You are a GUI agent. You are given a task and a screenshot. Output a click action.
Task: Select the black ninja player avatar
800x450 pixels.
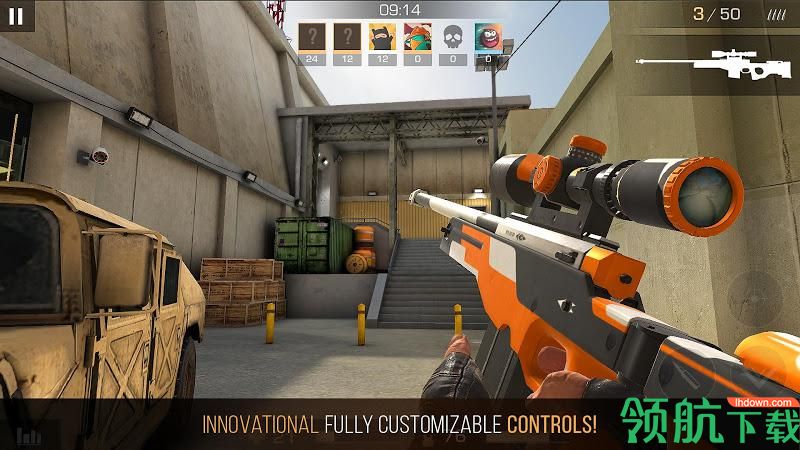pos(383,37)
